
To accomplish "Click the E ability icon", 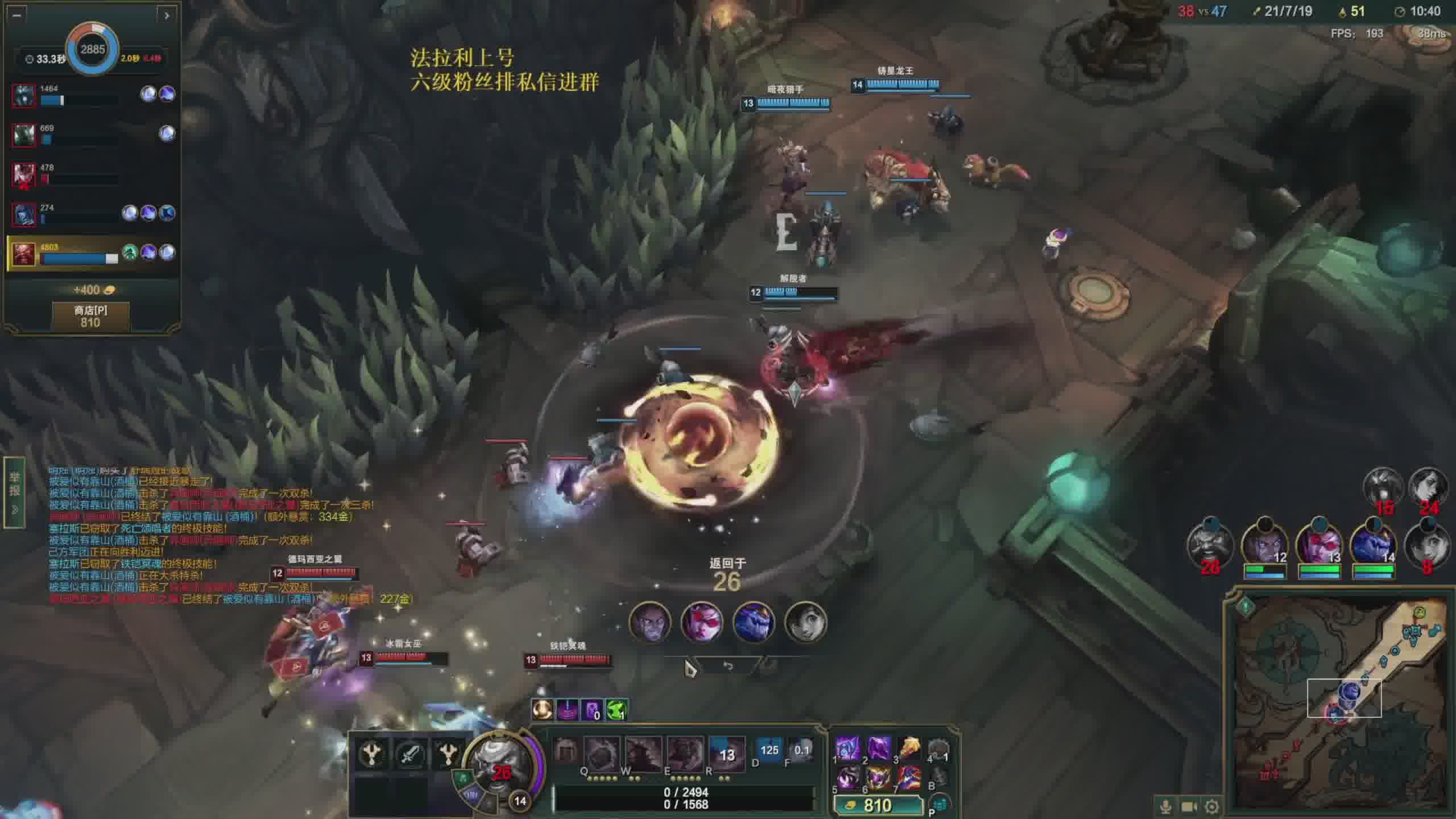I will [685, 754].
